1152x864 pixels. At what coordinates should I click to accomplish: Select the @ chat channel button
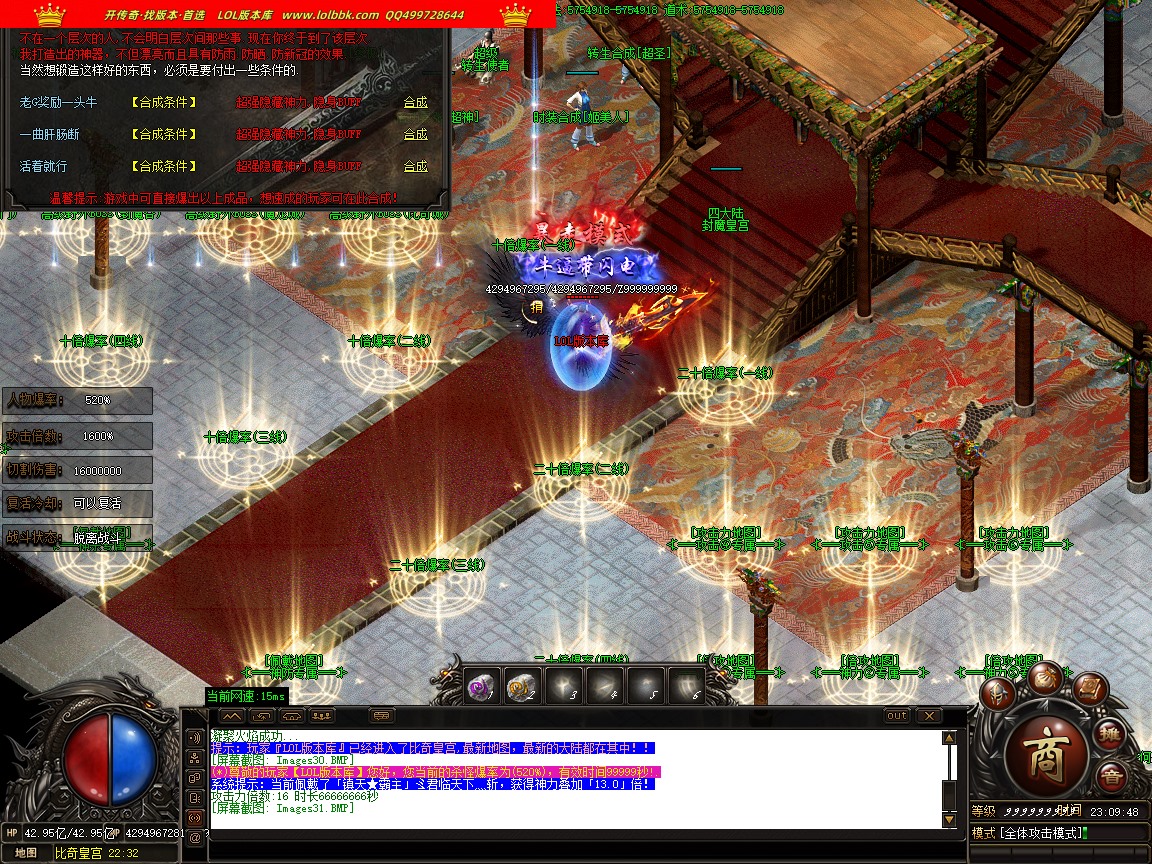tap(194, 837)
